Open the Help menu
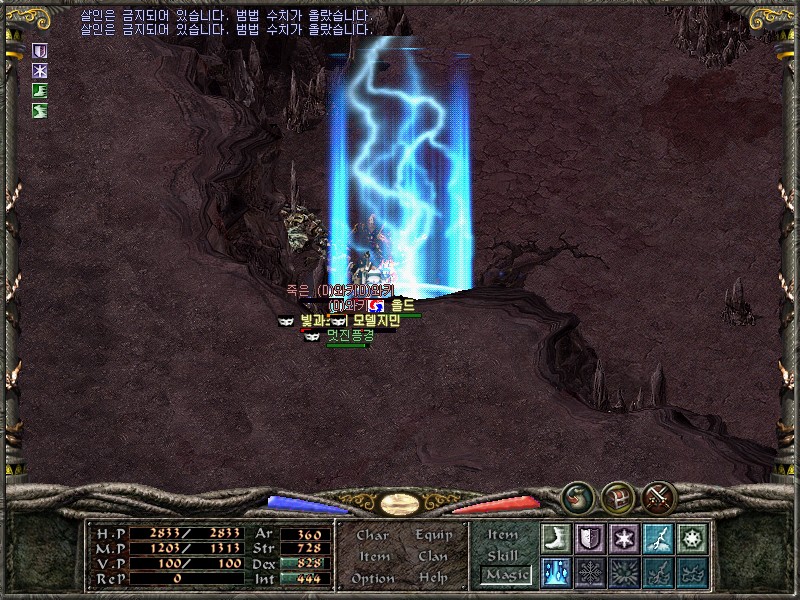800x600 pixels. (x=433, y=578)
